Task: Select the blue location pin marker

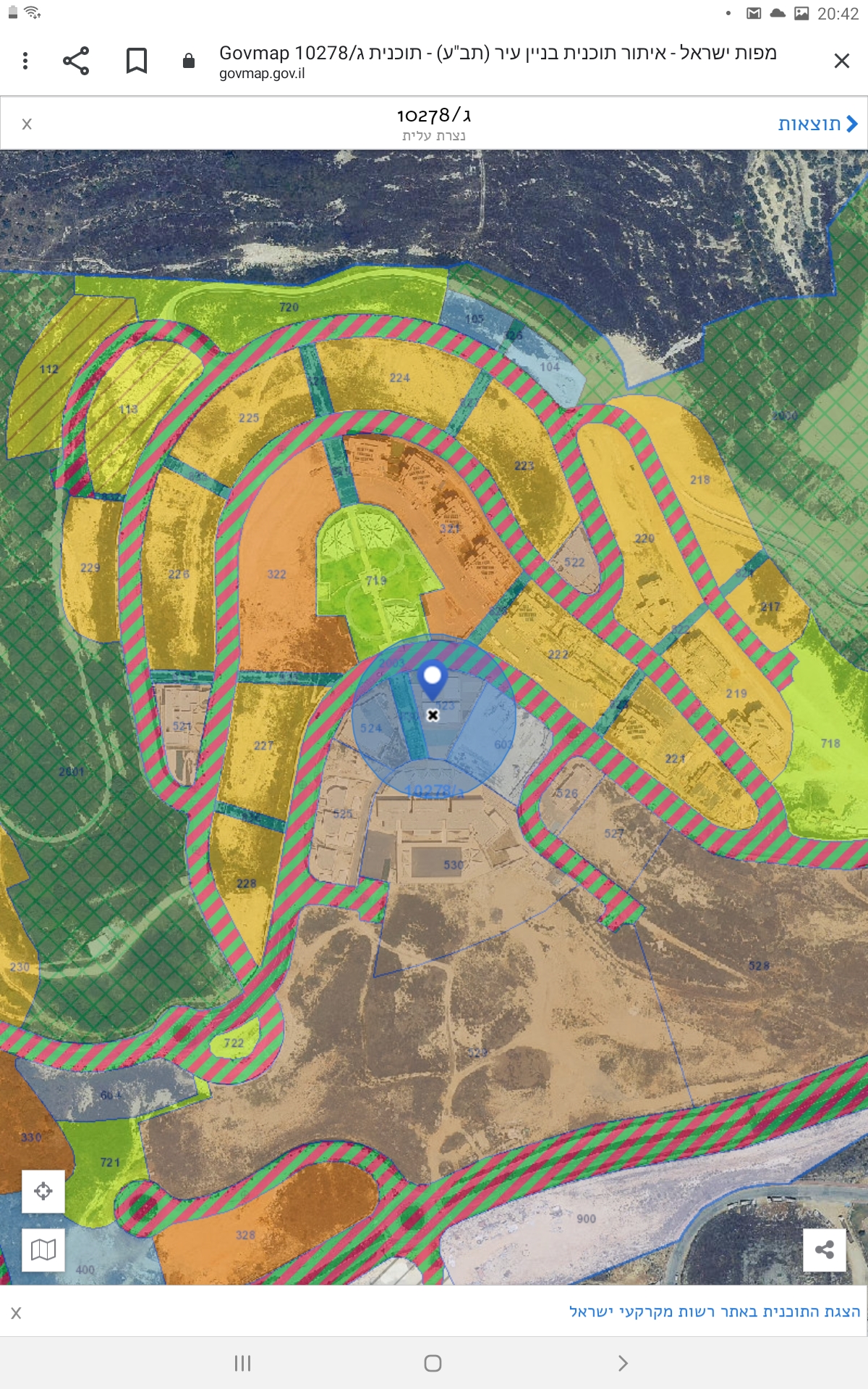Action: (x=433, y=679)
